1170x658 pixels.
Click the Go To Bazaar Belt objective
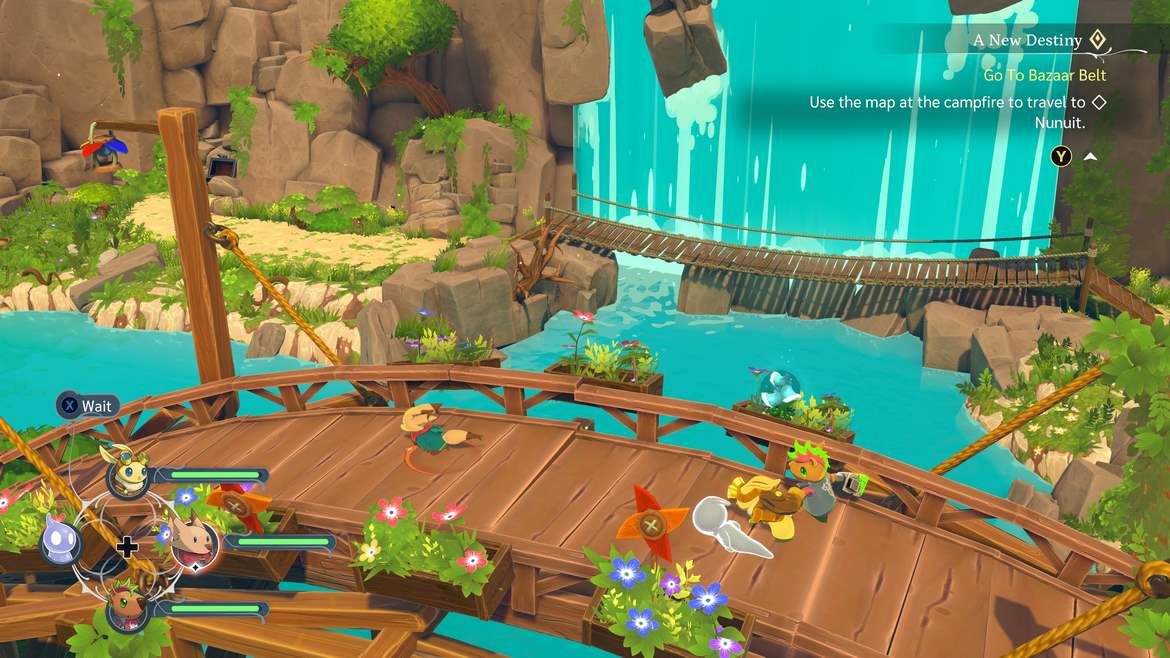pos(1044,75)
